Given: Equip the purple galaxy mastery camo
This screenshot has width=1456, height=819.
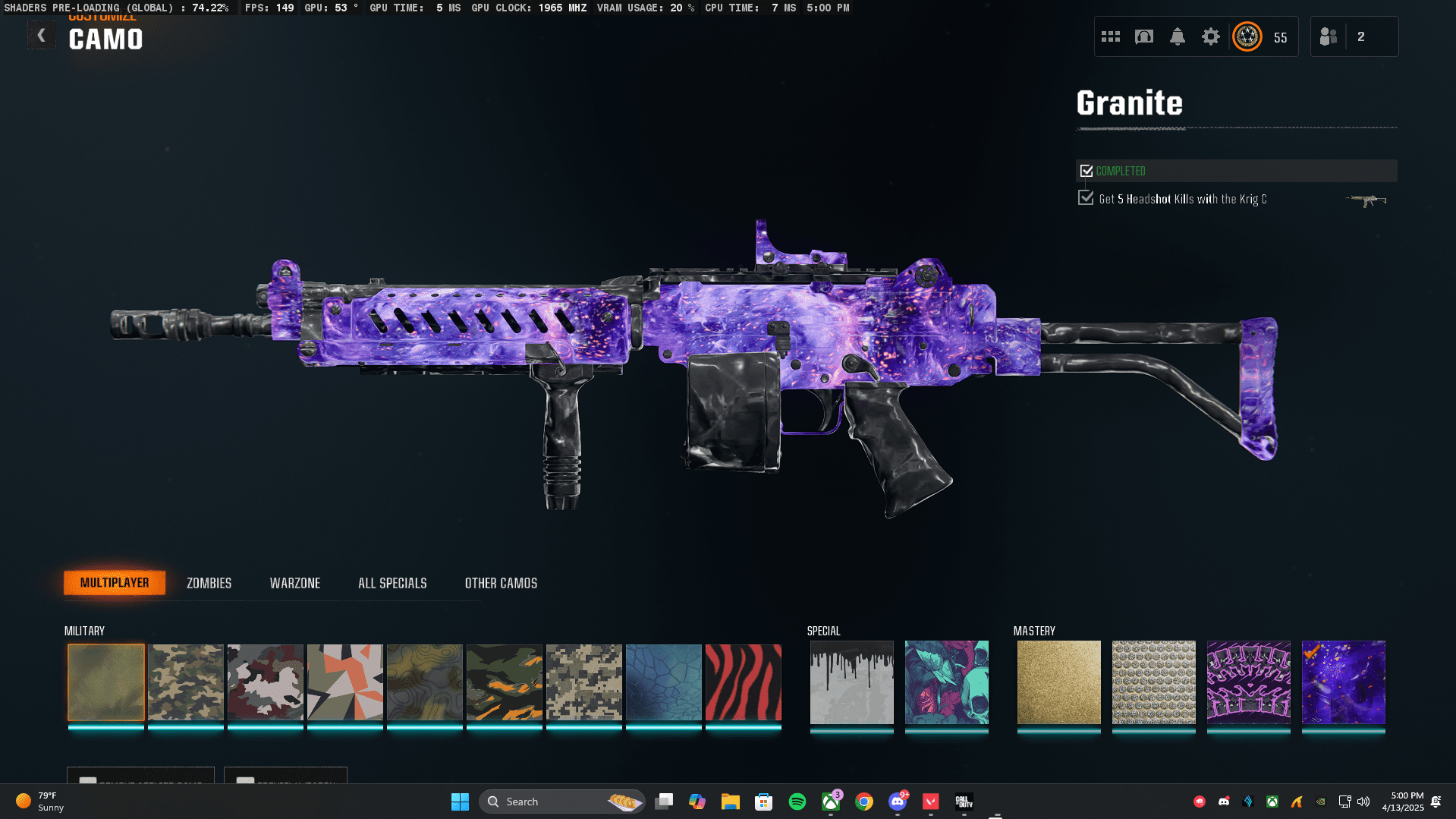Looking at the screenshot, I should click(x=1344, y=682).
